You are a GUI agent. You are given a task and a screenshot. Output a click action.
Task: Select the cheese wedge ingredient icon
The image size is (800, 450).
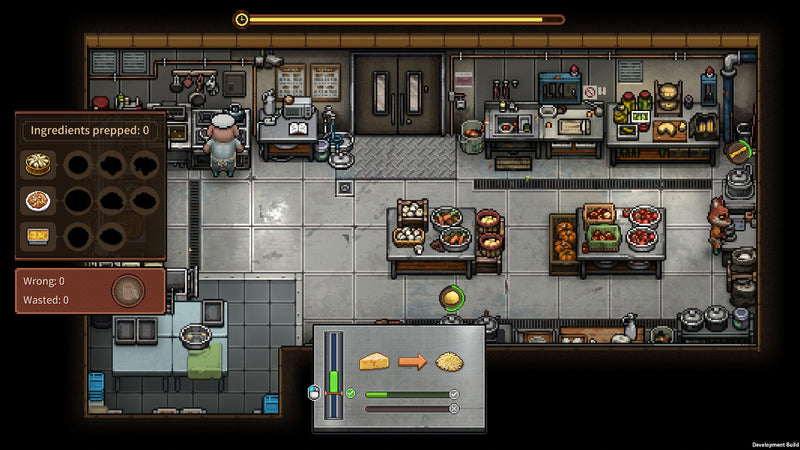click(373, 361)
